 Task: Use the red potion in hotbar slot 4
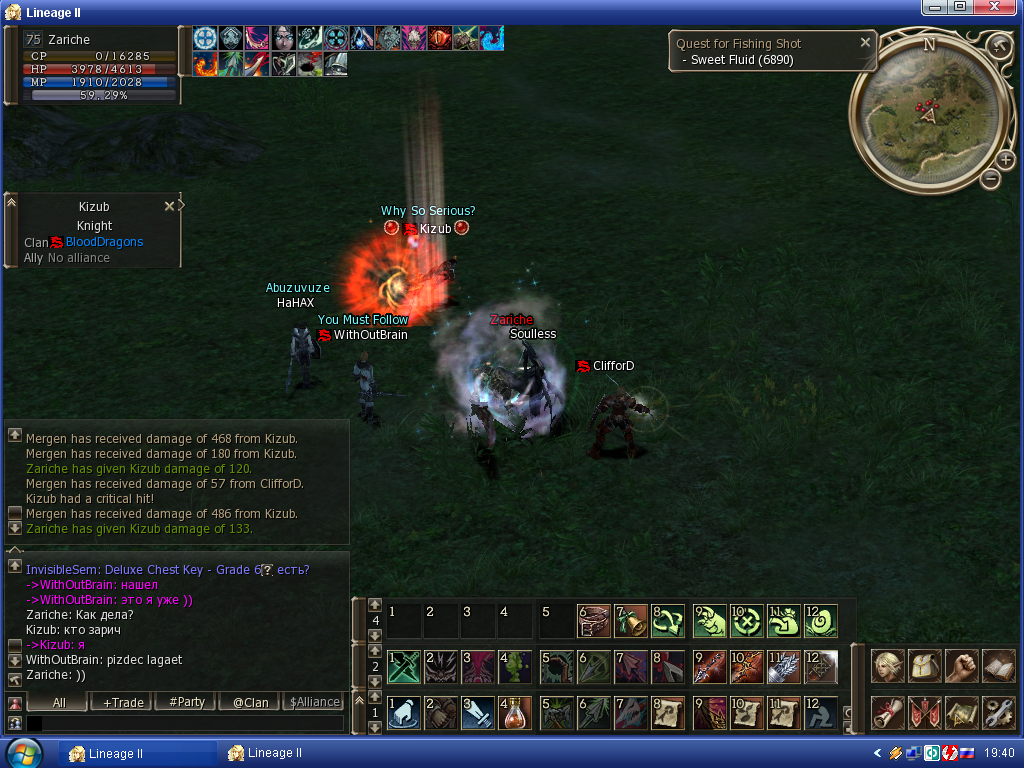[x=514, y=713]
